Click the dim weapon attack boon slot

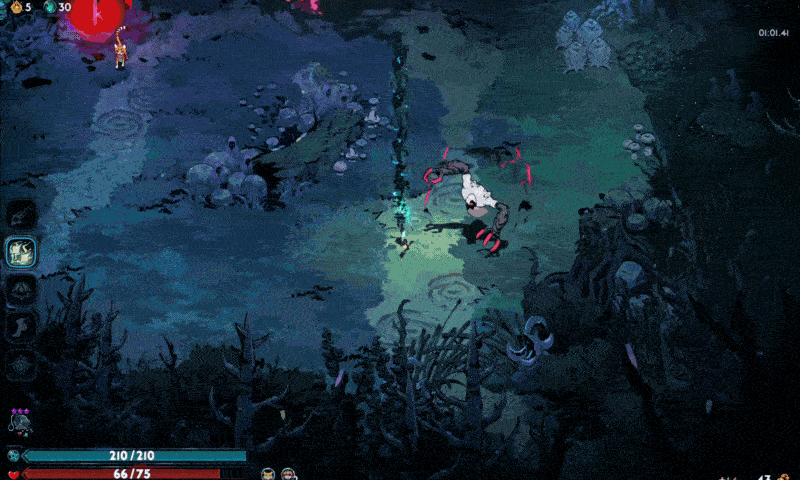21,214
